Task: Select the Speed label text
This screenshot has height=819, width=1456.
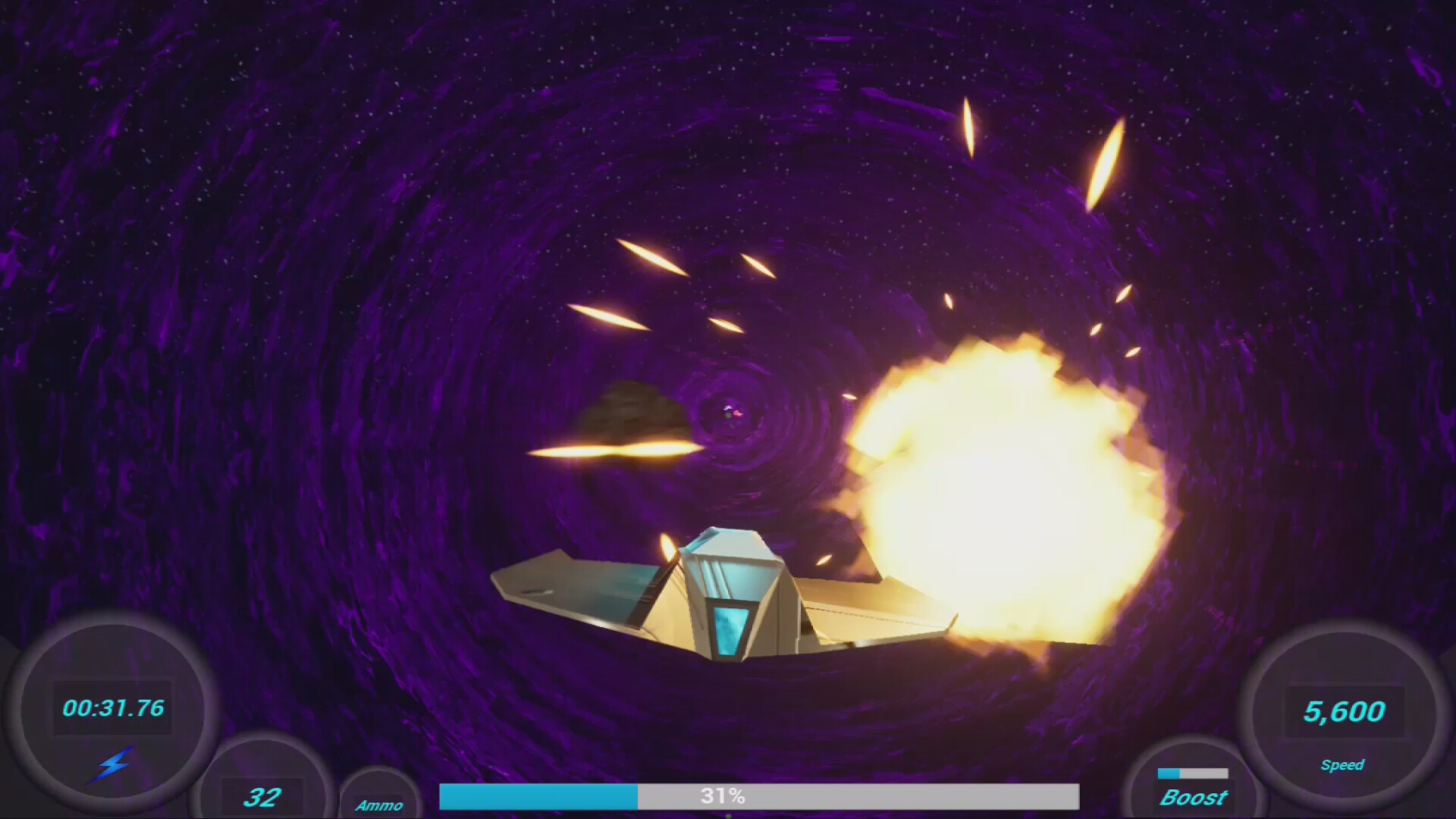Action: click(x=1344, y=766)
